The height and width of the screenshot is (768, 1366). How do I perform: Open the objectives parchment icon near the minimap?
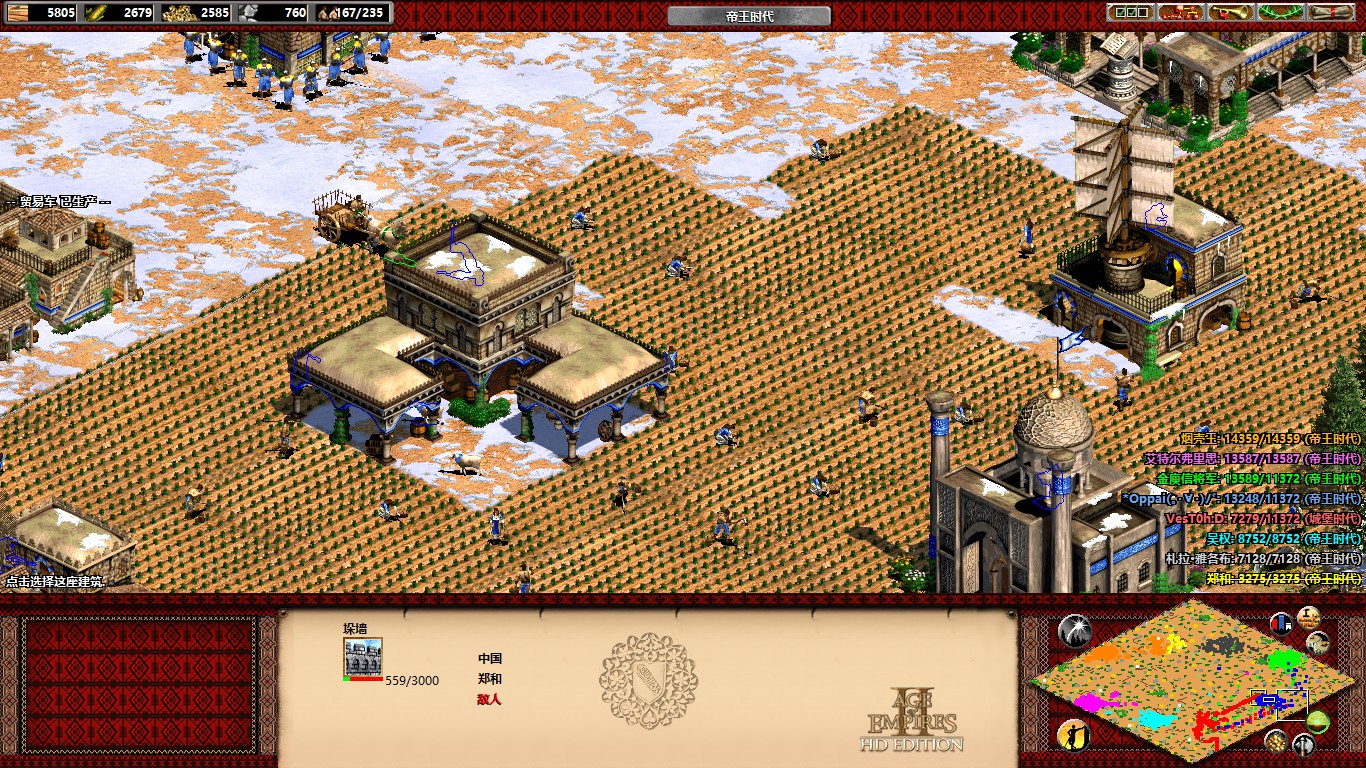[1307, 619]
